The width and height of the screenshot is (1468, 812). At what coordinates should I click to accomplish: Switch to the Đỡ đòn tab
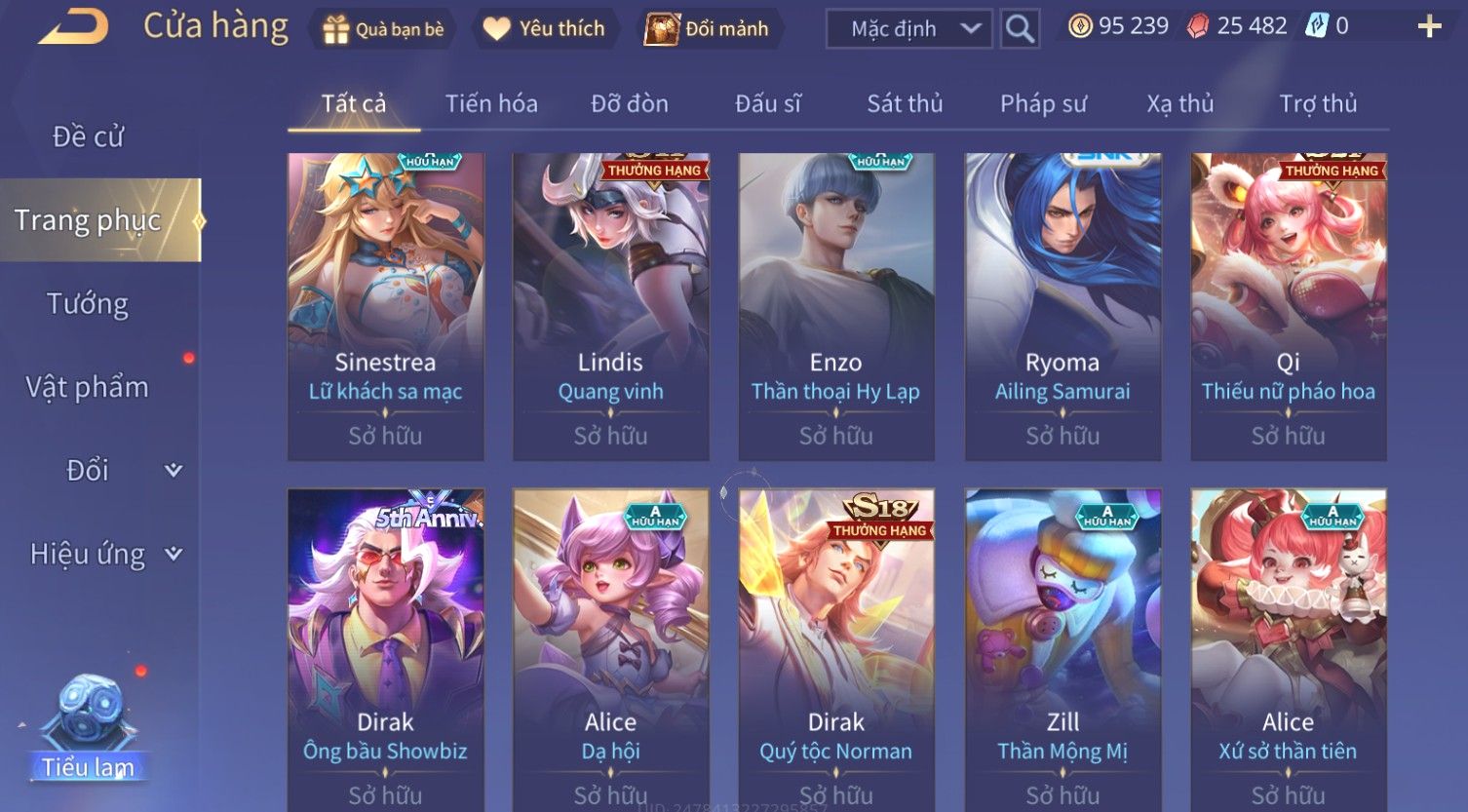coord(630,103)
